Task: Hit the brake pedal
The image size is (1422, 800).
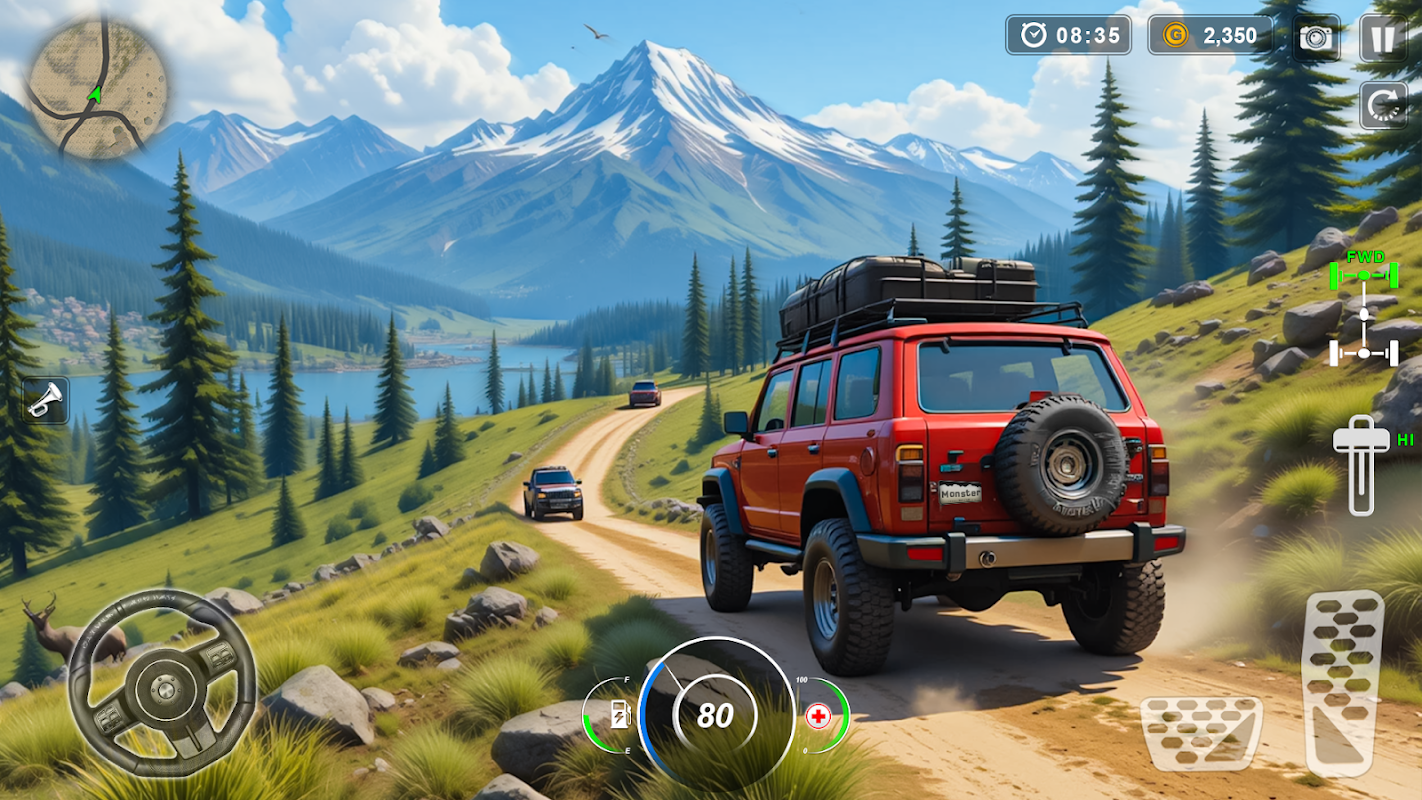Action: (x=1201, y=733)
